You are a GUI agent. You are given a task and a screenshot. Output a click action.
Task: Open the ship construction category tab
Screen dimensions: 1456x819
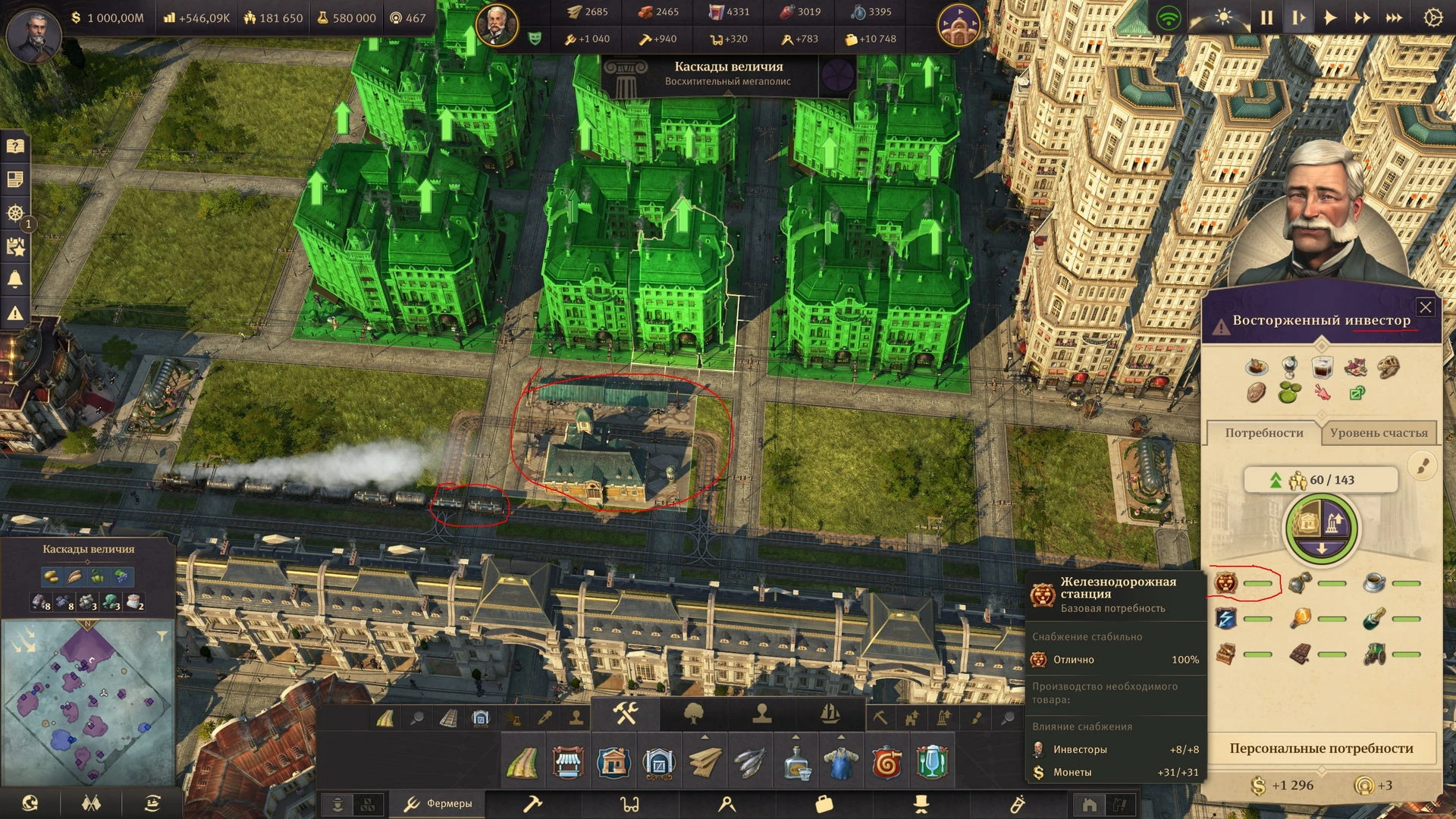tap(830, 714)
